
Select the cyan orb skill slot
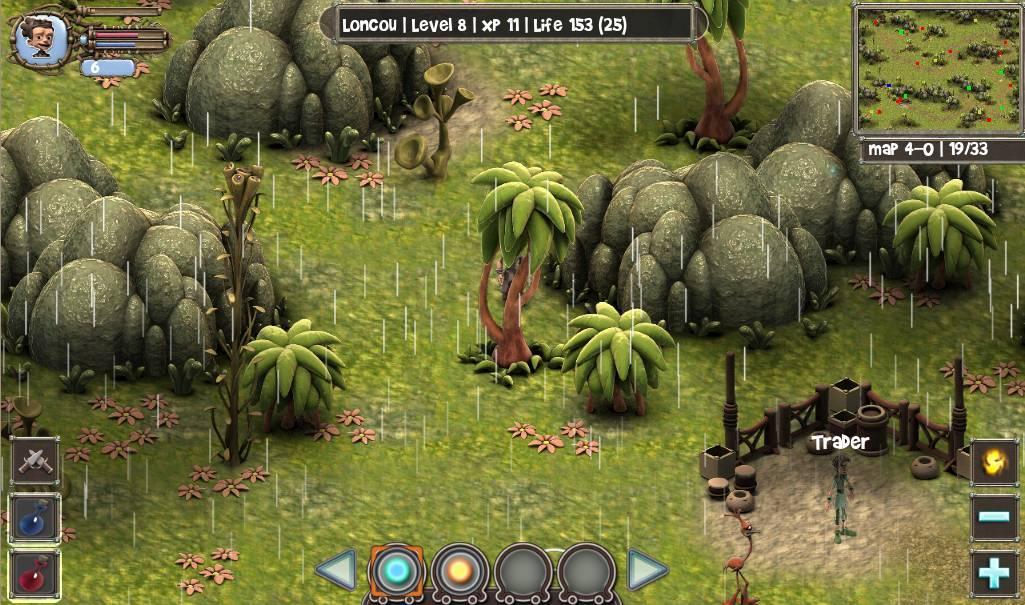(397, 571)
